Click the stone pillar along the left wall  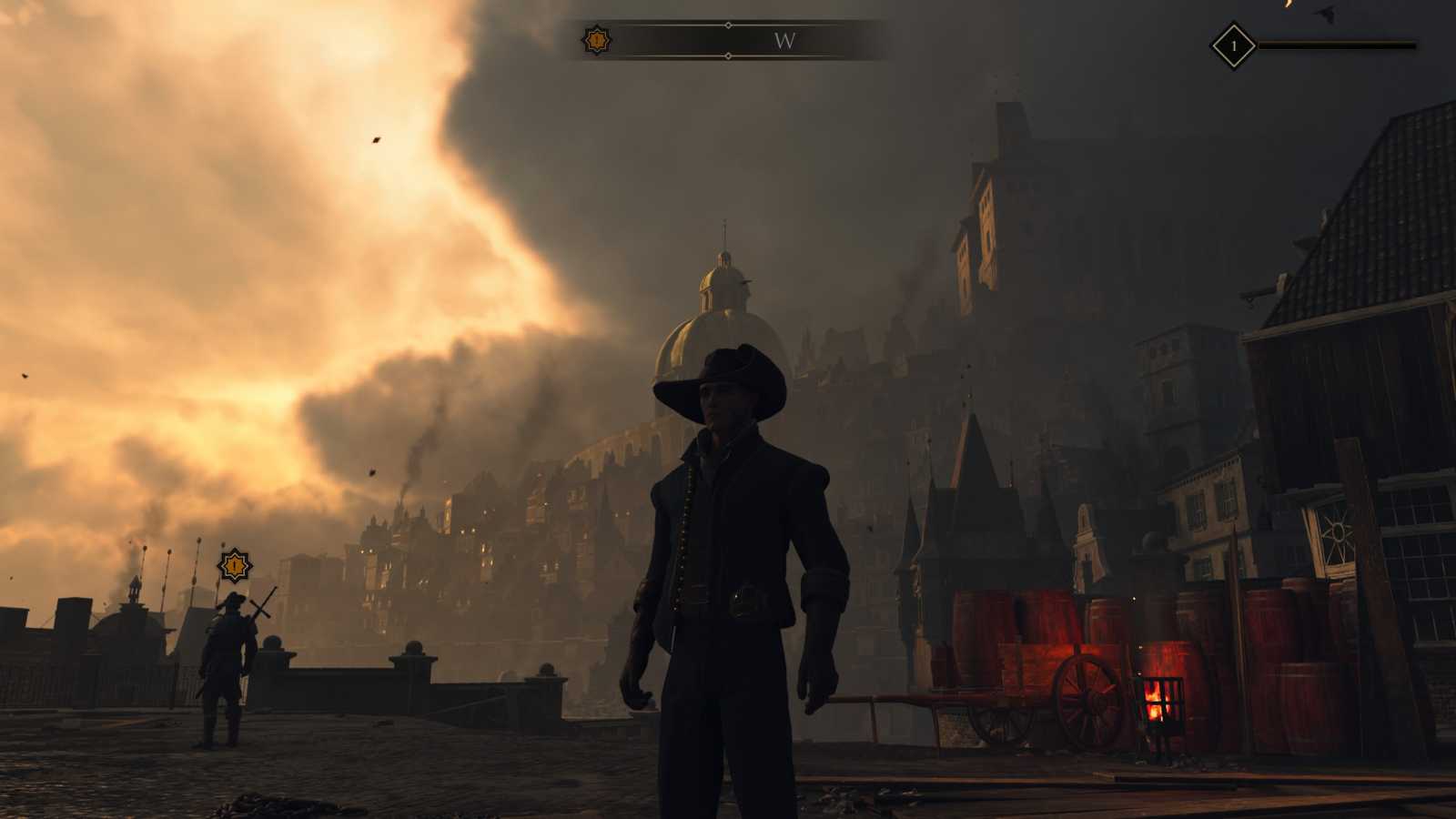tap(270, 655)
